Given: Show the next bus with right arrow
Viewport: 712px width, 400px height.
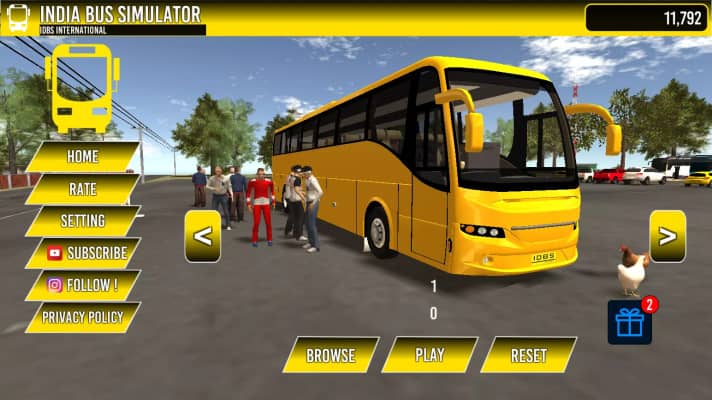Looking at the screenshot, I should [x=667, y=236].
